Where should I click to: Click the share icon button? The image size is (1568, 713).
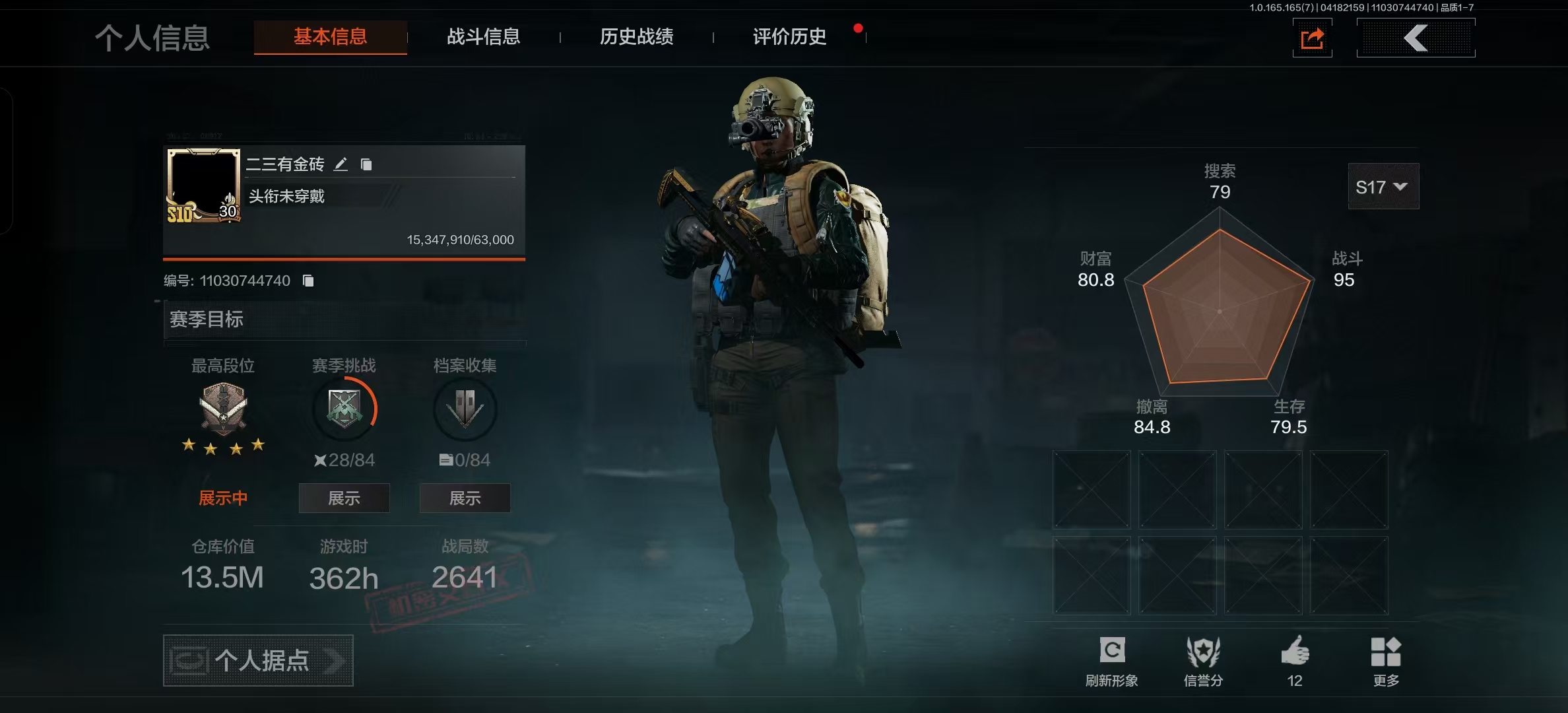click(x=1312, y=38)
